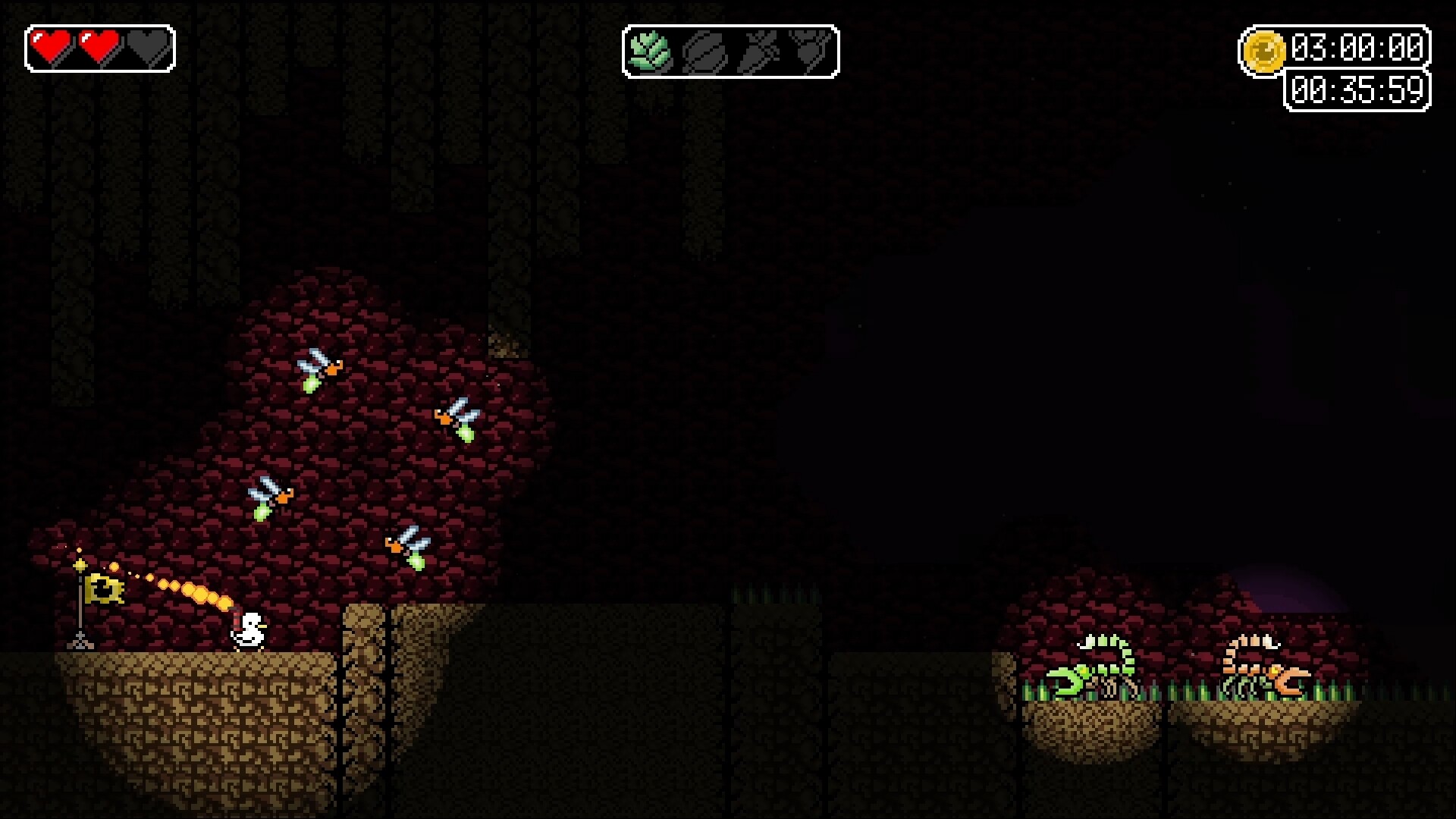The image size is (1456, 819).
Task: Toggle the countdown timer display
Action: coord(1356,90)
